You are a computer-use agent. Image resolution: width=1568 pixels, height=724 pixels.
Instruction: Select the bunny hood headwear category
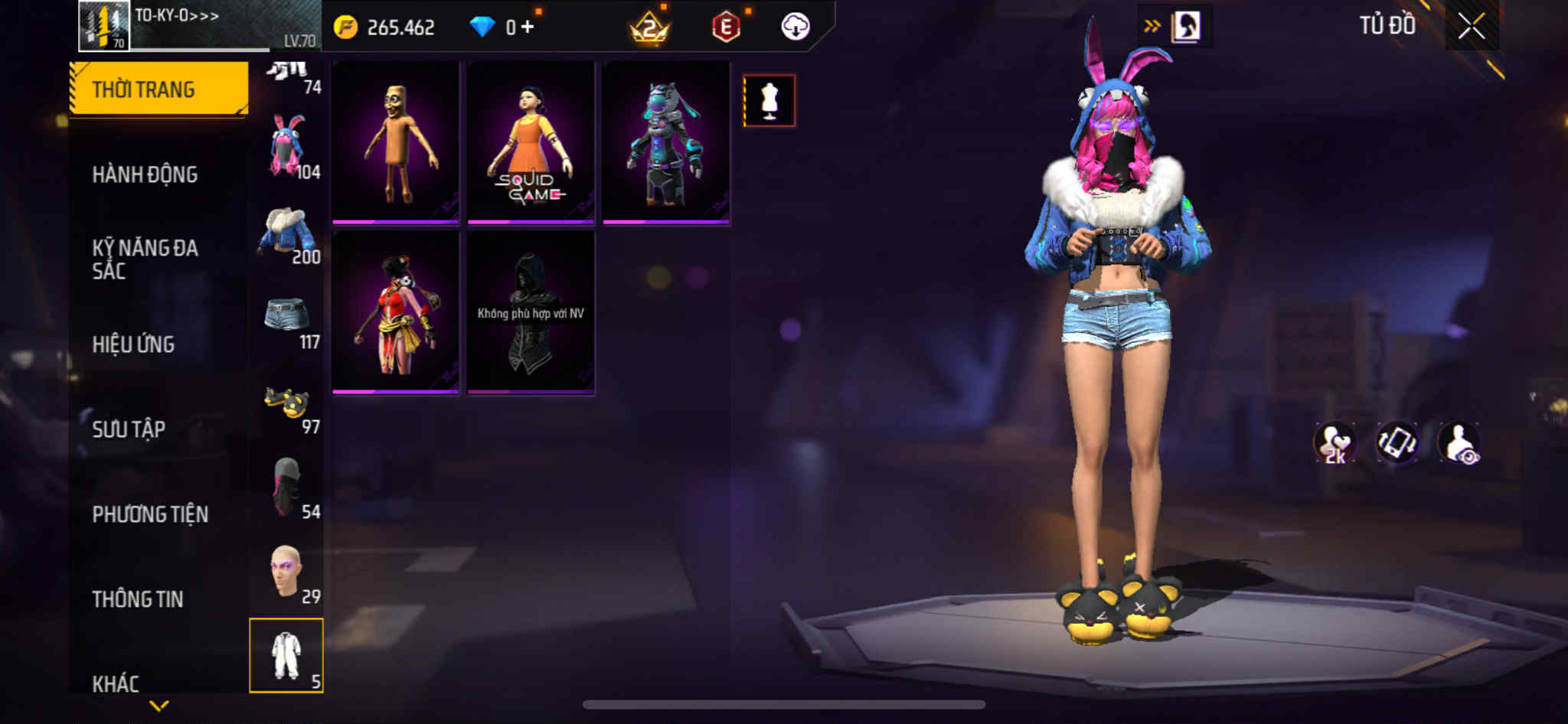287,146
